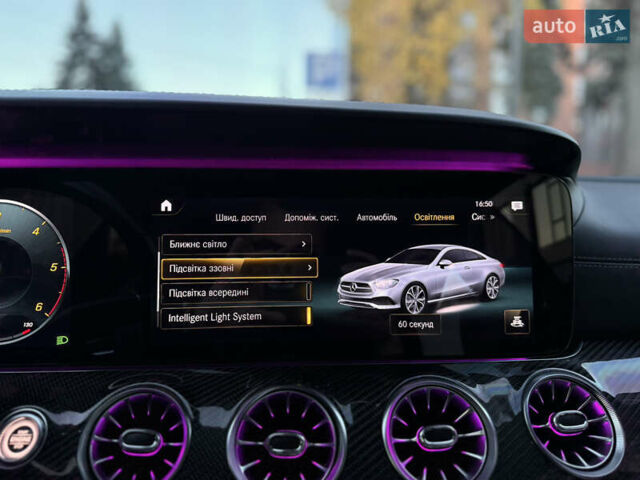The image size is (640, 480).
Task: Open the messages icon beside the clock
Action: pos(517,206)
